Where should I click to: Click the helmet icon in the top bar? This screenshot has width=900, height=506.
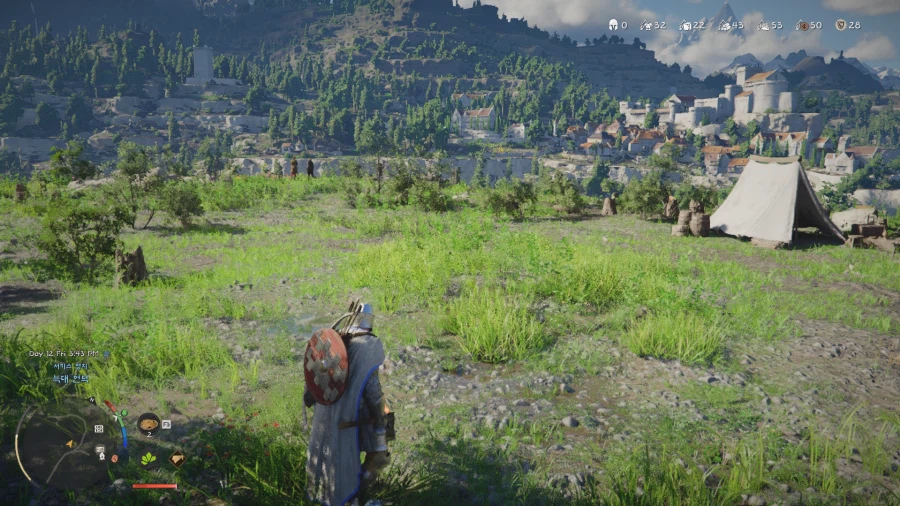613,25
